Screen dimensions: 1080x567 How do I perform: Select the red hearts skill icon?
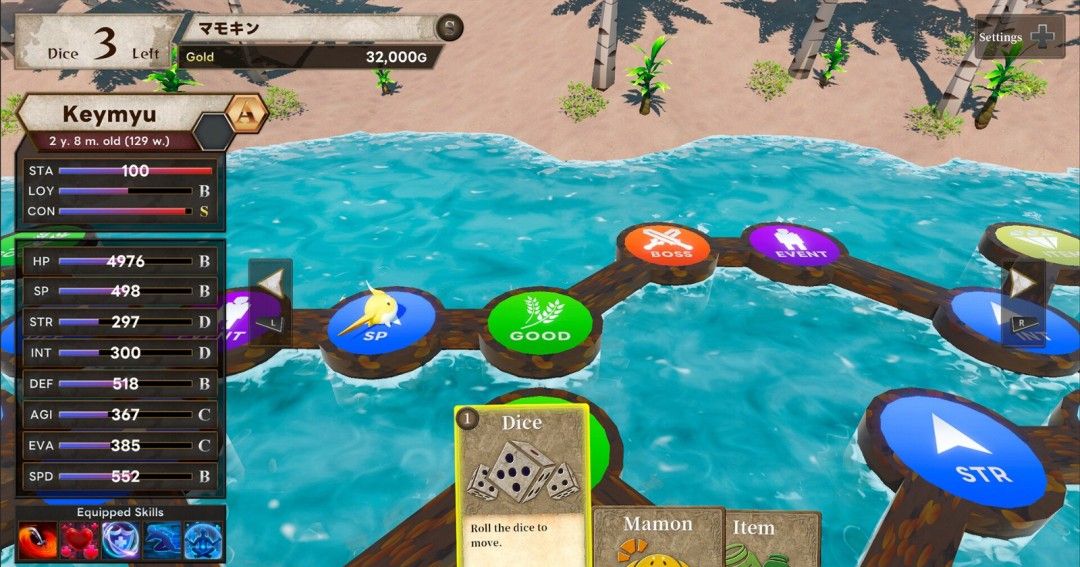(79, 541)
